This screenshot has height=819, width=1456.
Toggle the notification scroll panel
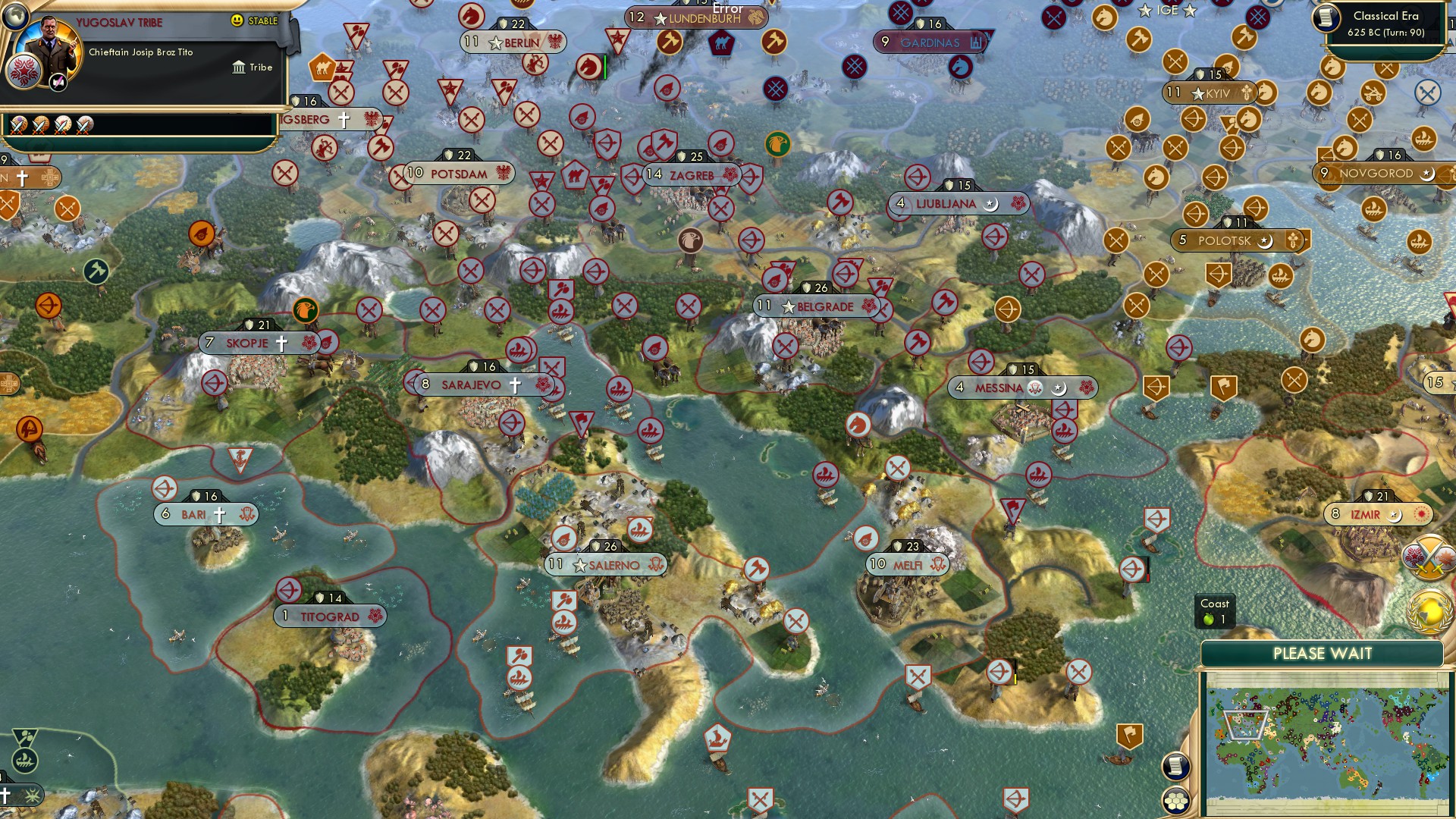pos(1177,766)
